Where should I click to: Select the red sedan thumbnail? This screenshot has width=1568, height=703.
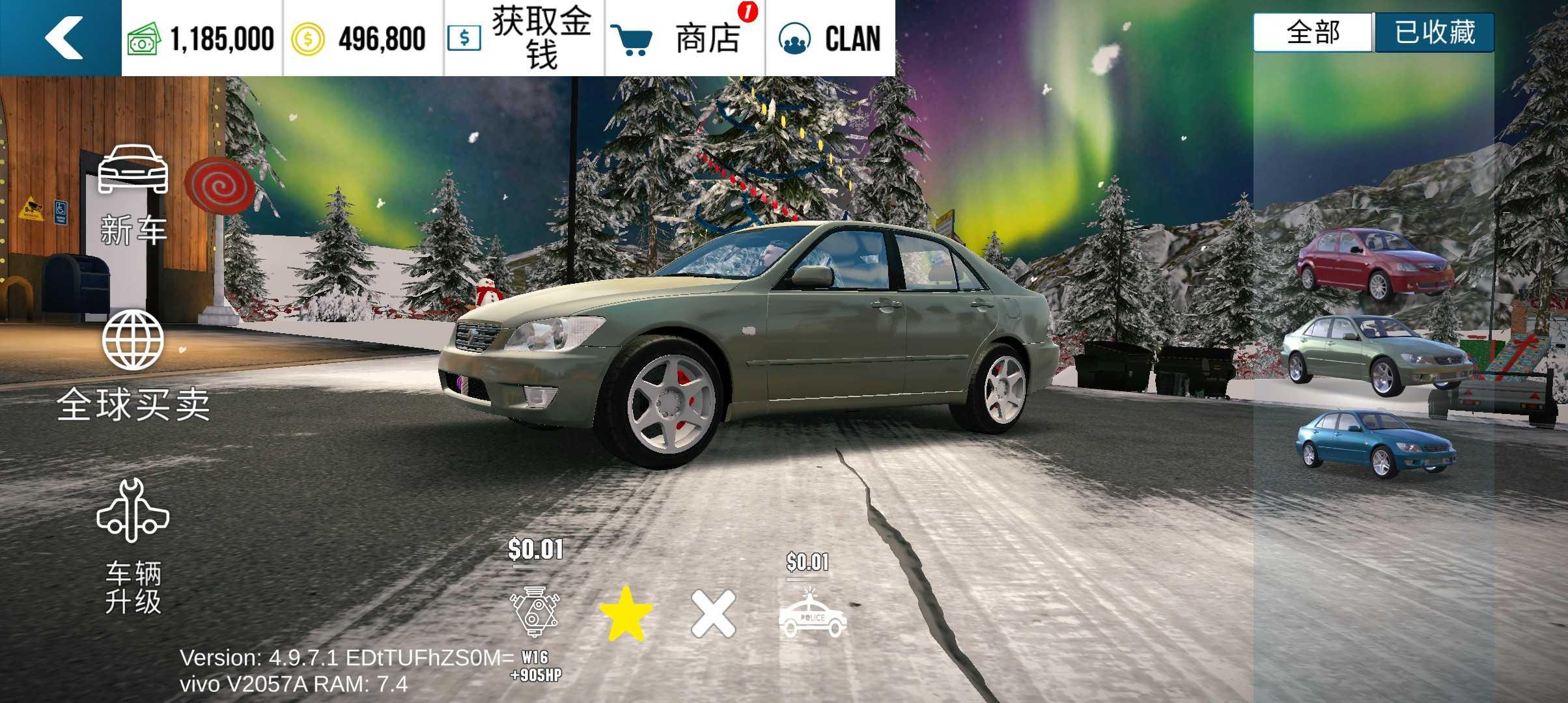click(x=1375, y=263)
